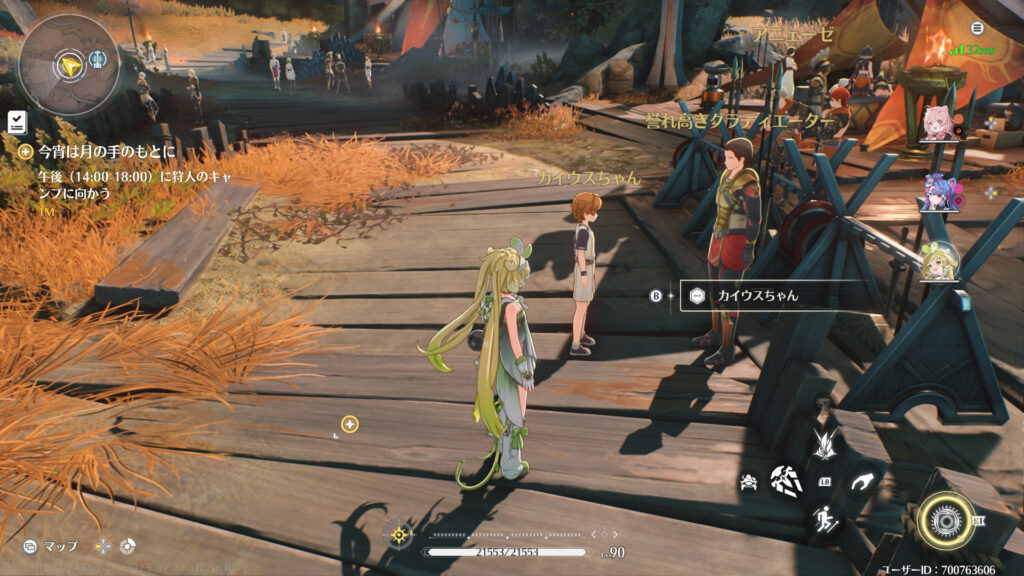1024x576 pixels.
Task: Use the spiky crown skill icon
Action: click(824, 443)
